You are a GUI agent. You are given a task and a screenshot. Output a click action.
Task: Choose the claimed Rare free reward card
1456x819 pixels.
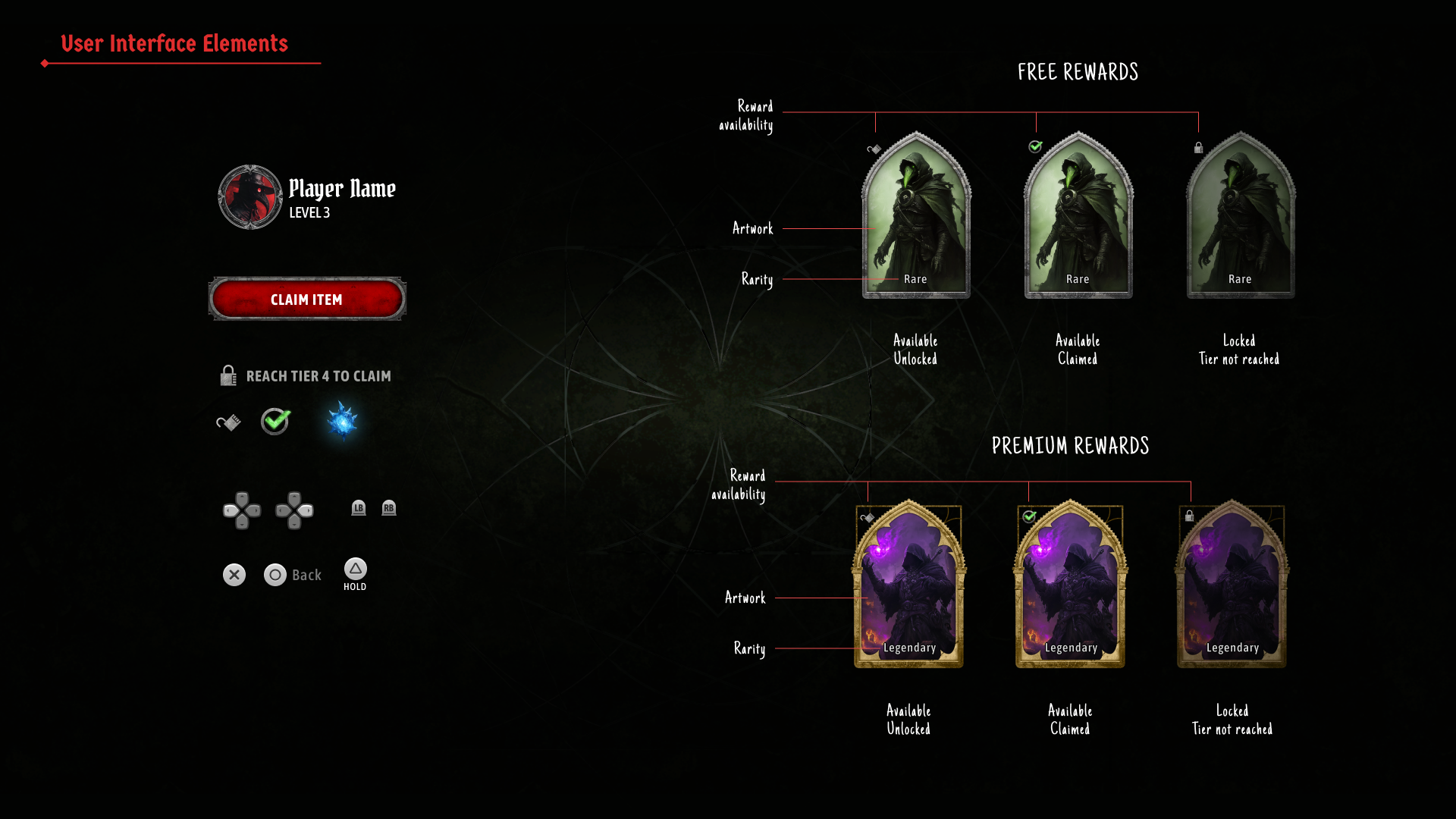point(1078,216)
